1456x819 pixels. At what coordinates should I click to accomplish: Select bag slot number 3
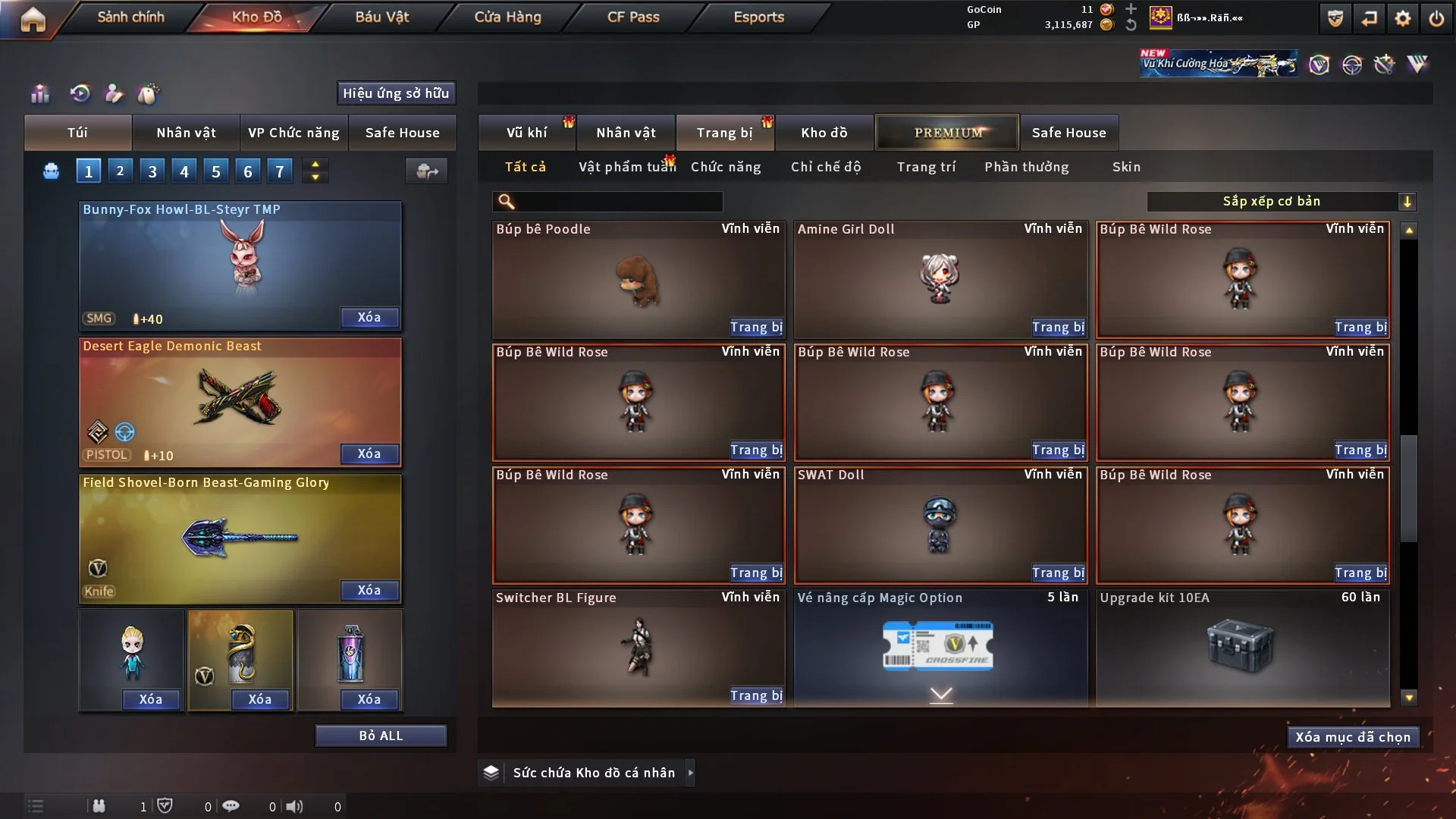click(x=152, y=171)
